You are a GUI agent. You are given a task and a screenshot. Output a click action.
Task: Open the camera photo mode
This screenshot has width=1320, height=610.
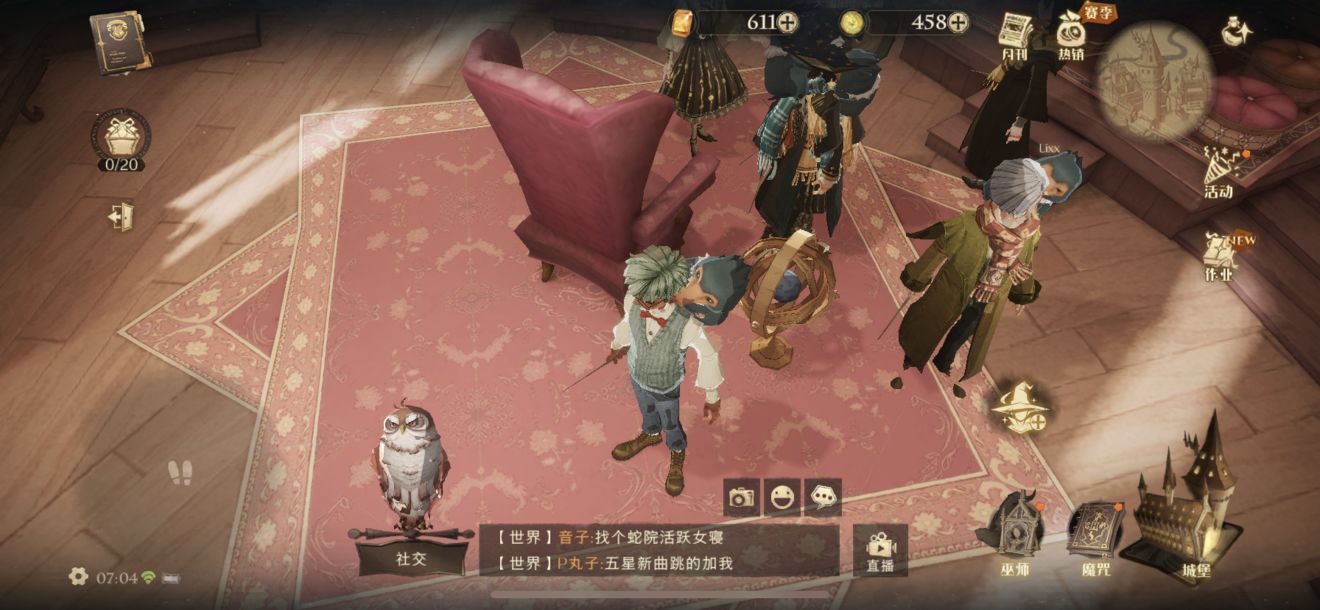[741, 496]
